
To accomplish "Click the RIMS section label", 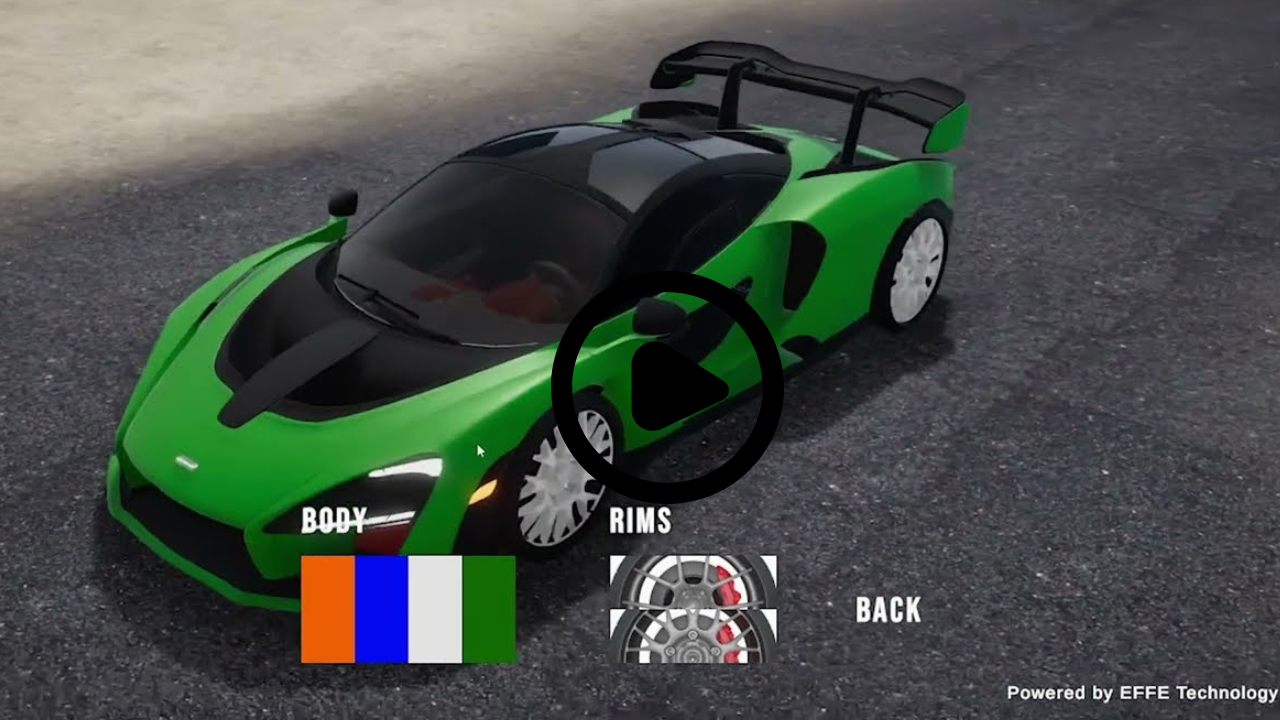I will [x=640, y=521].
